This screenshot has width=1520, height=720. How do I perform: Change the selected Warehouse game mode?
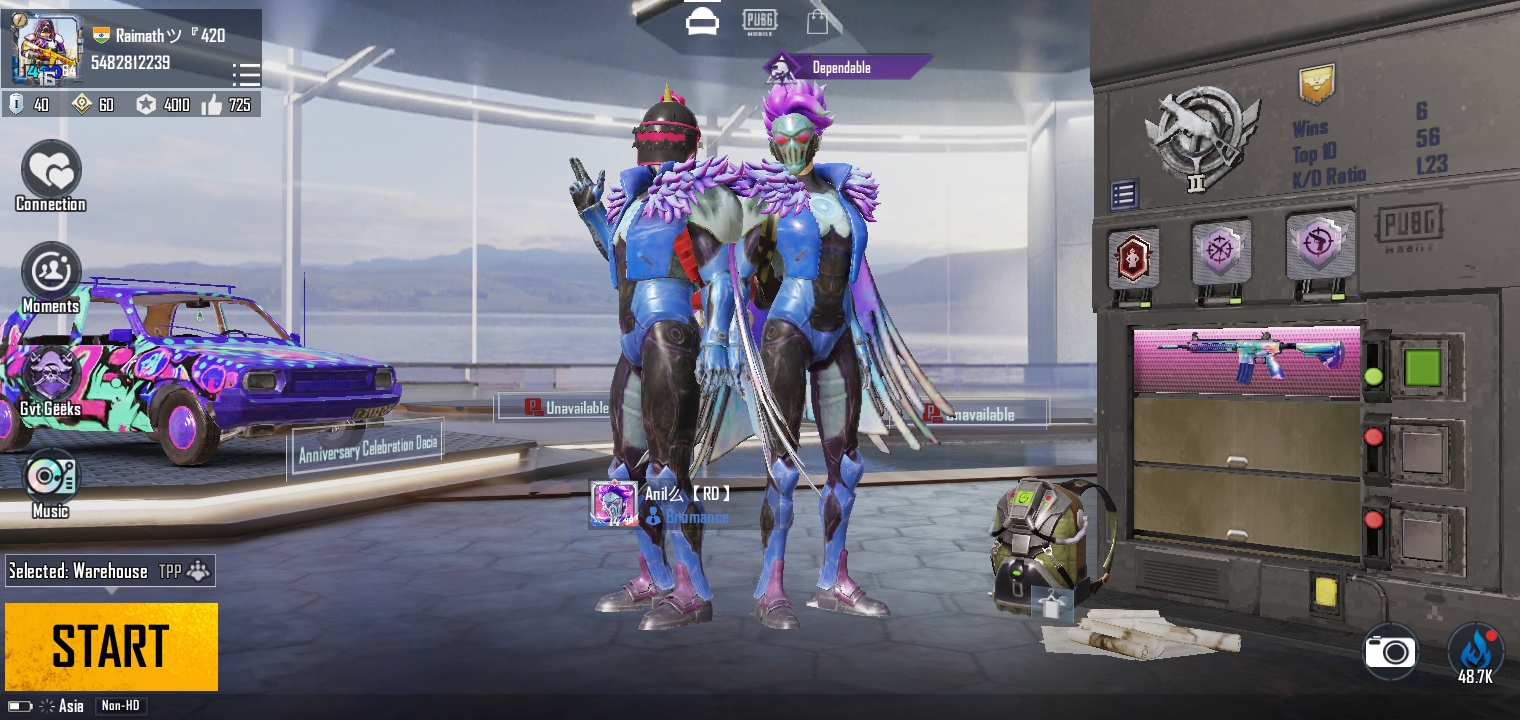click(109, 571)
